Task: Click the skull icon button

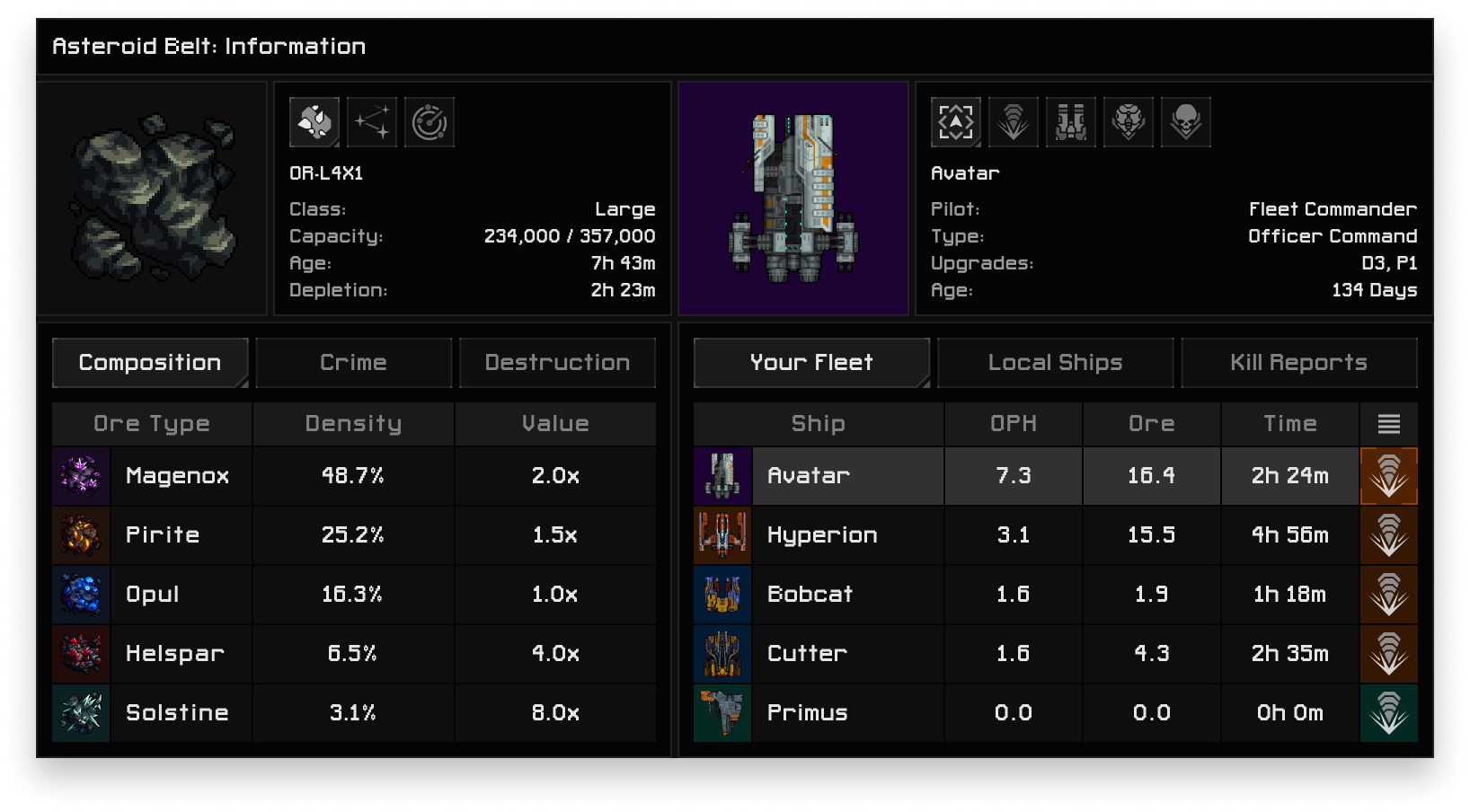Action: (1186, 122)
